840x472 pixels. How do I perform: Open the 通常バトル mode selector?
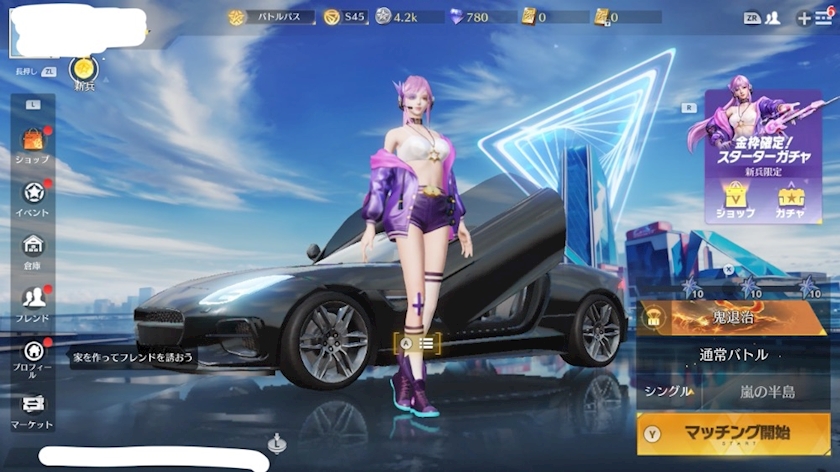tap(733, 355)
